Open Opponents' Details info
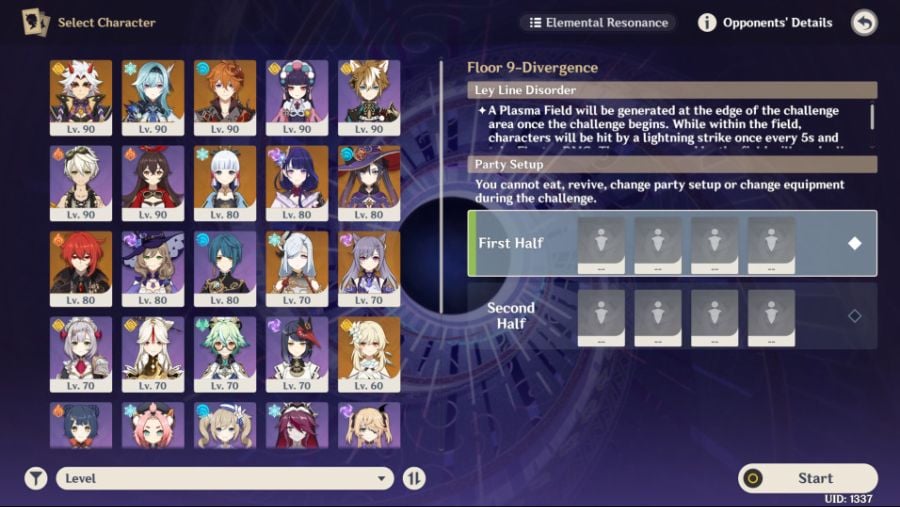Screen dimensions: 900x507 pyautogui.click(x=766, y=22)
